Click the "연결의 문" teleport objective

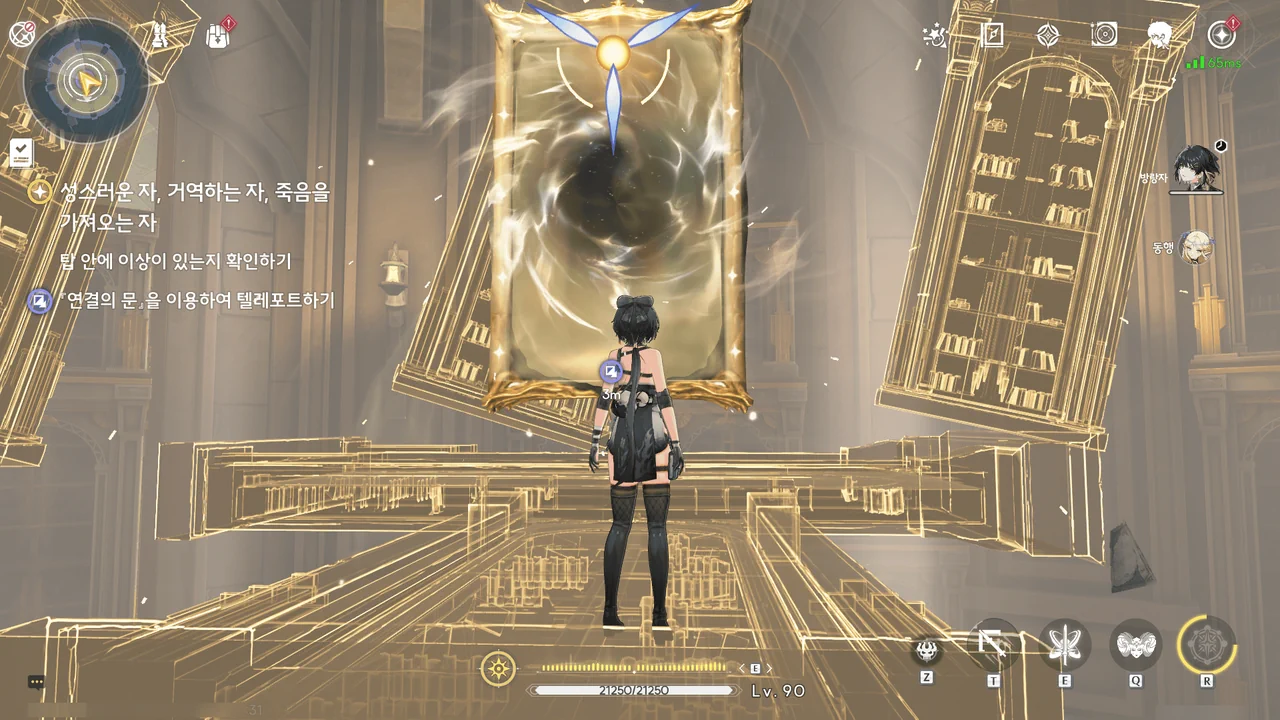pyautogui.click(x=196, y=300)
